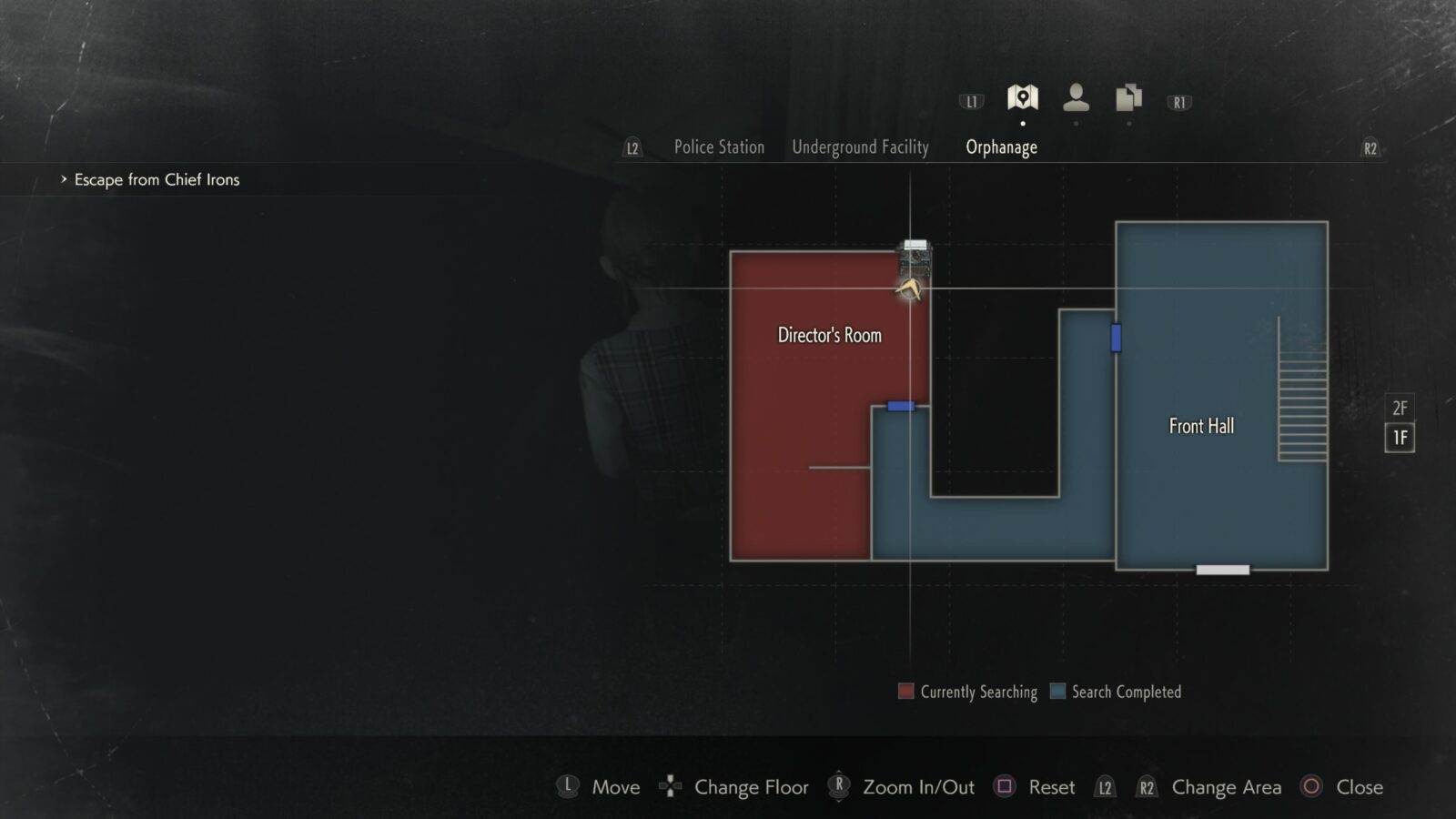Switch to the Police Station map tab
The height and width of the screenshot is (819, 1456).
click(x=718, y=147)
